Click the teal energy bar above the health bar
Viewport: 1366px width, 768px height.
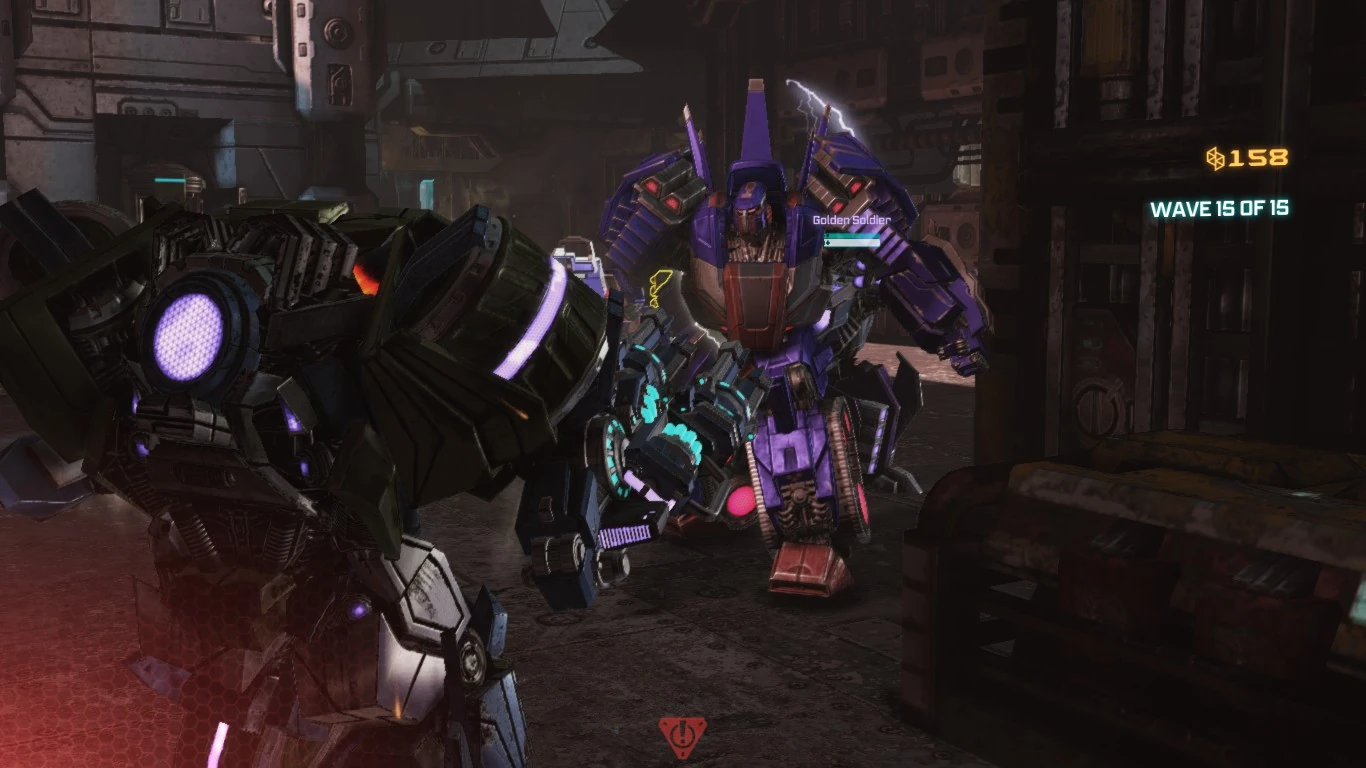coord(851,236)
